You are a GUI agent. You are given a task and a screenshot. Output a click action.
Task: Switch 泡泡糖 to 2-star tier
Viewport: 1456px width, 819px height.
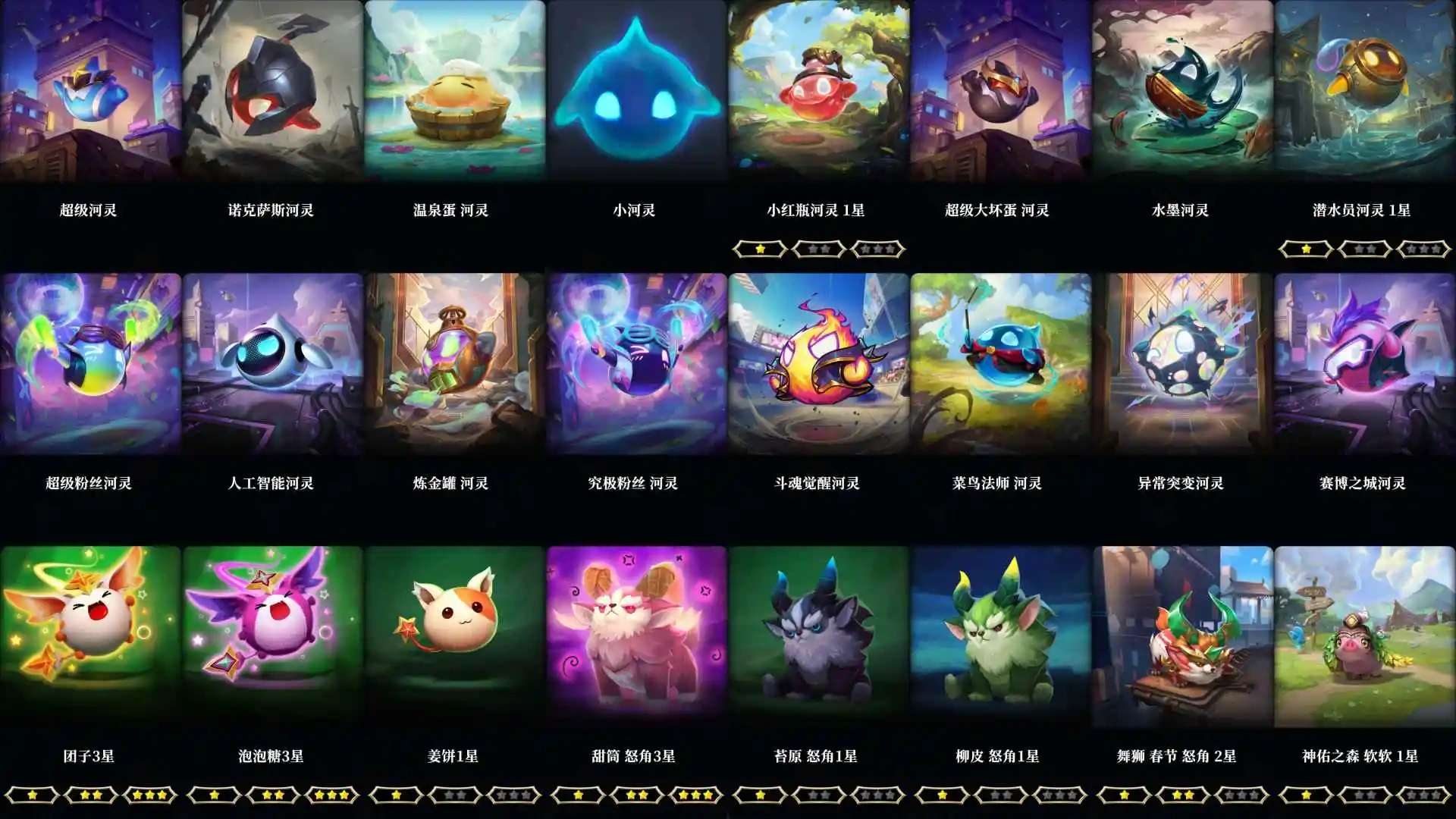tap(273, 796)
